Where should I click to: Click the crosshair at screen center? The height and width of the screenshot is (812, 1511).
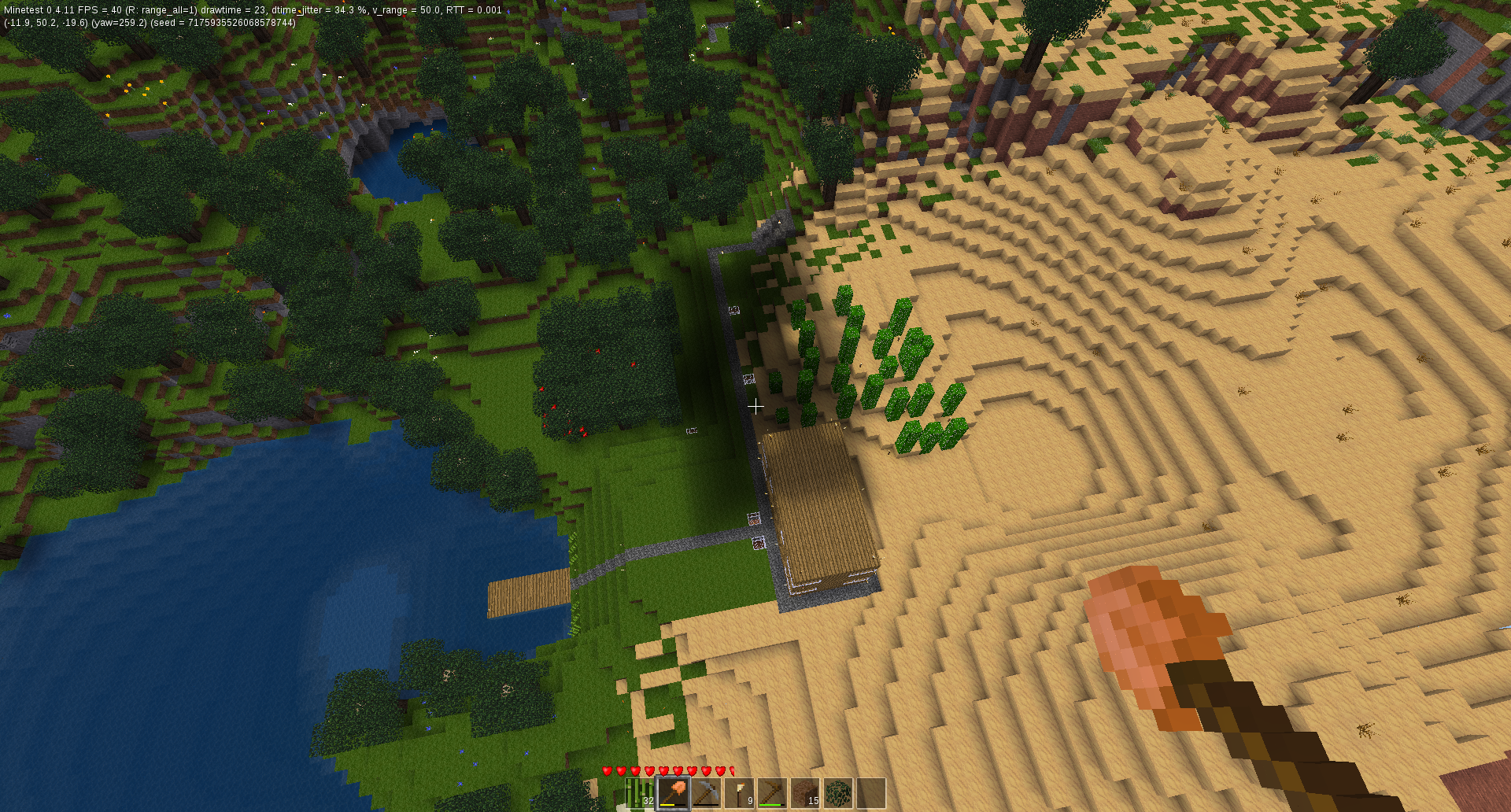pyautogui.click(x=755, y=407)
